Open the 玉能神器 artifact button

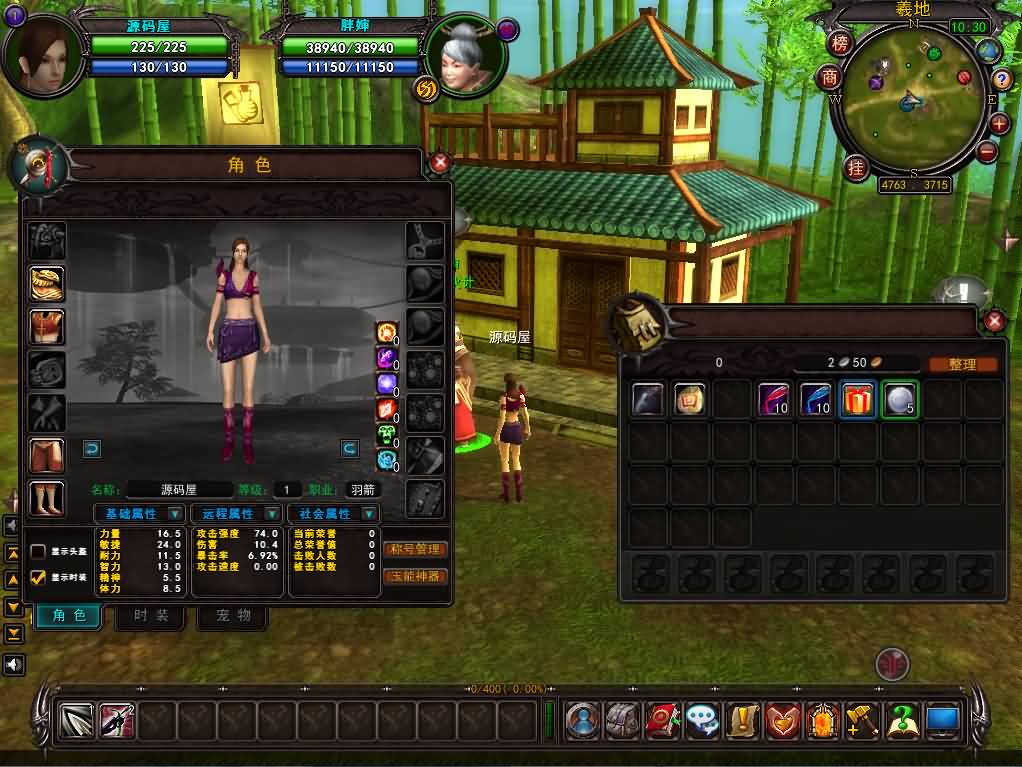click(x=415, y=576)
